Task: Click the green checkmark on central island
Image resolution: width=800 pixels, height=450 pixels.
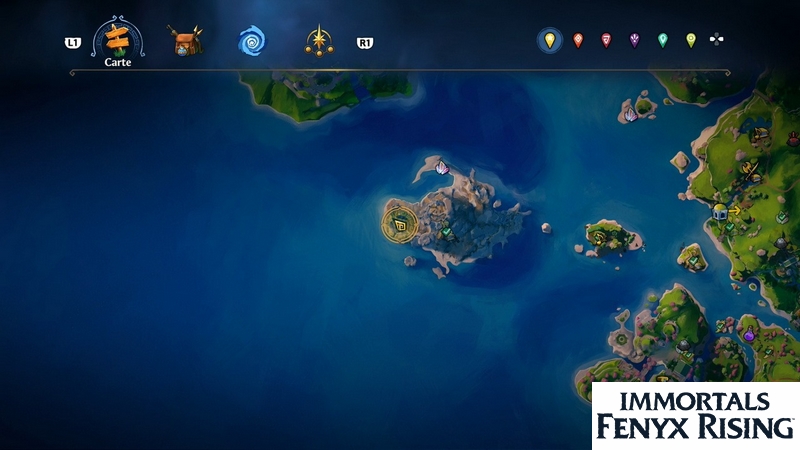Action: pos(447,233)
